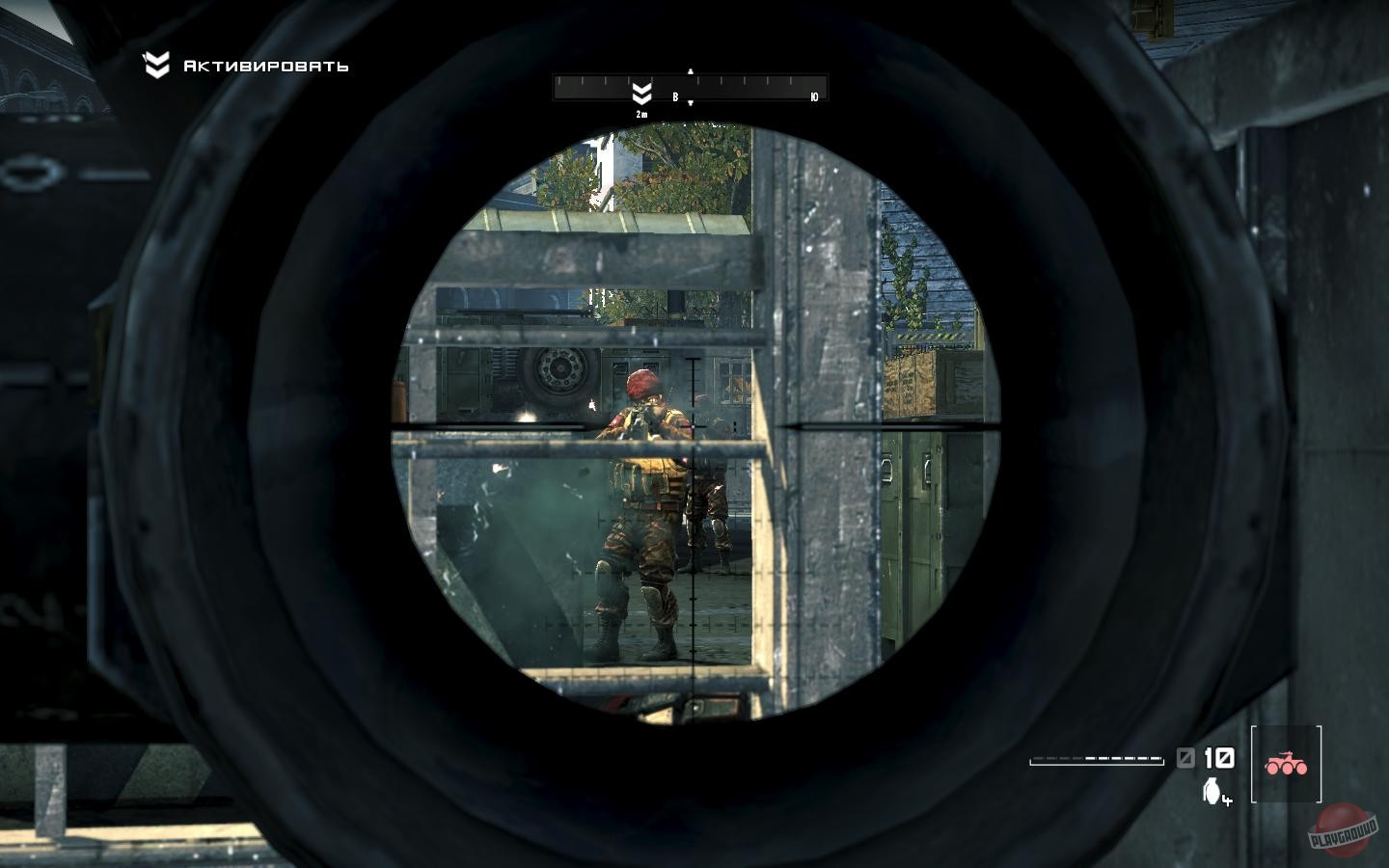
Task: Click the compass strip at the top
Action: tap(690, 87)
